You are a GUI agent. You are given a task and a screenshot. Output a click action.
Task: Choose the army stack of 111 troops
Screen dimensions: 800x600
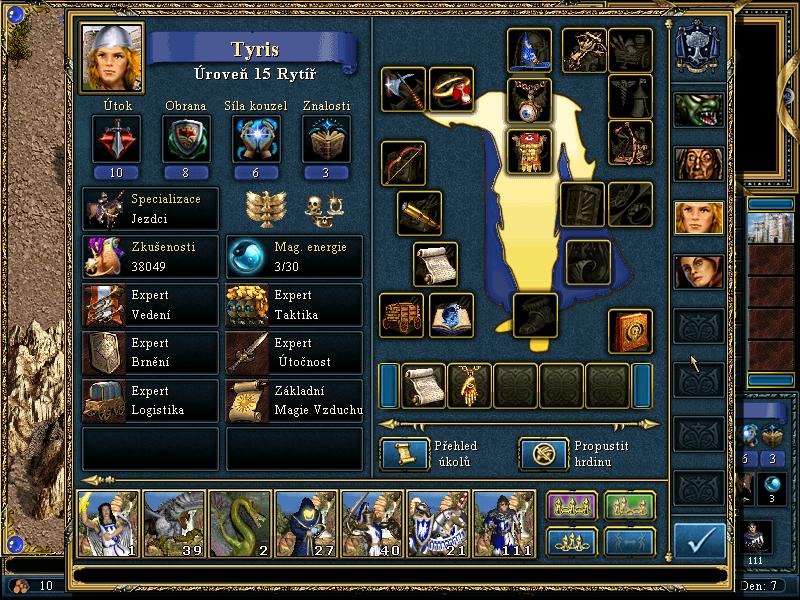click(x=504, y=524)
